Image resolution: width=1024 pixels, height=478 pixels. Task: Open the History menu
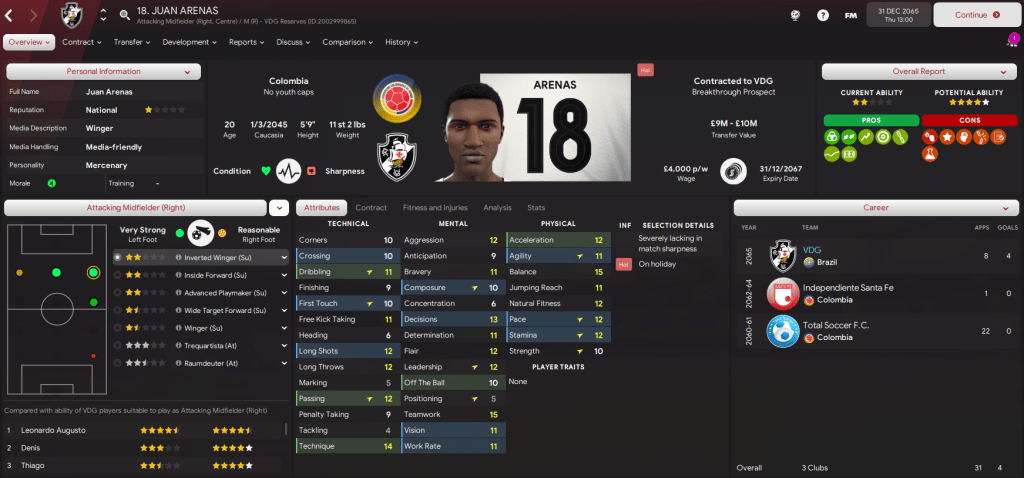tap(401, 42)
